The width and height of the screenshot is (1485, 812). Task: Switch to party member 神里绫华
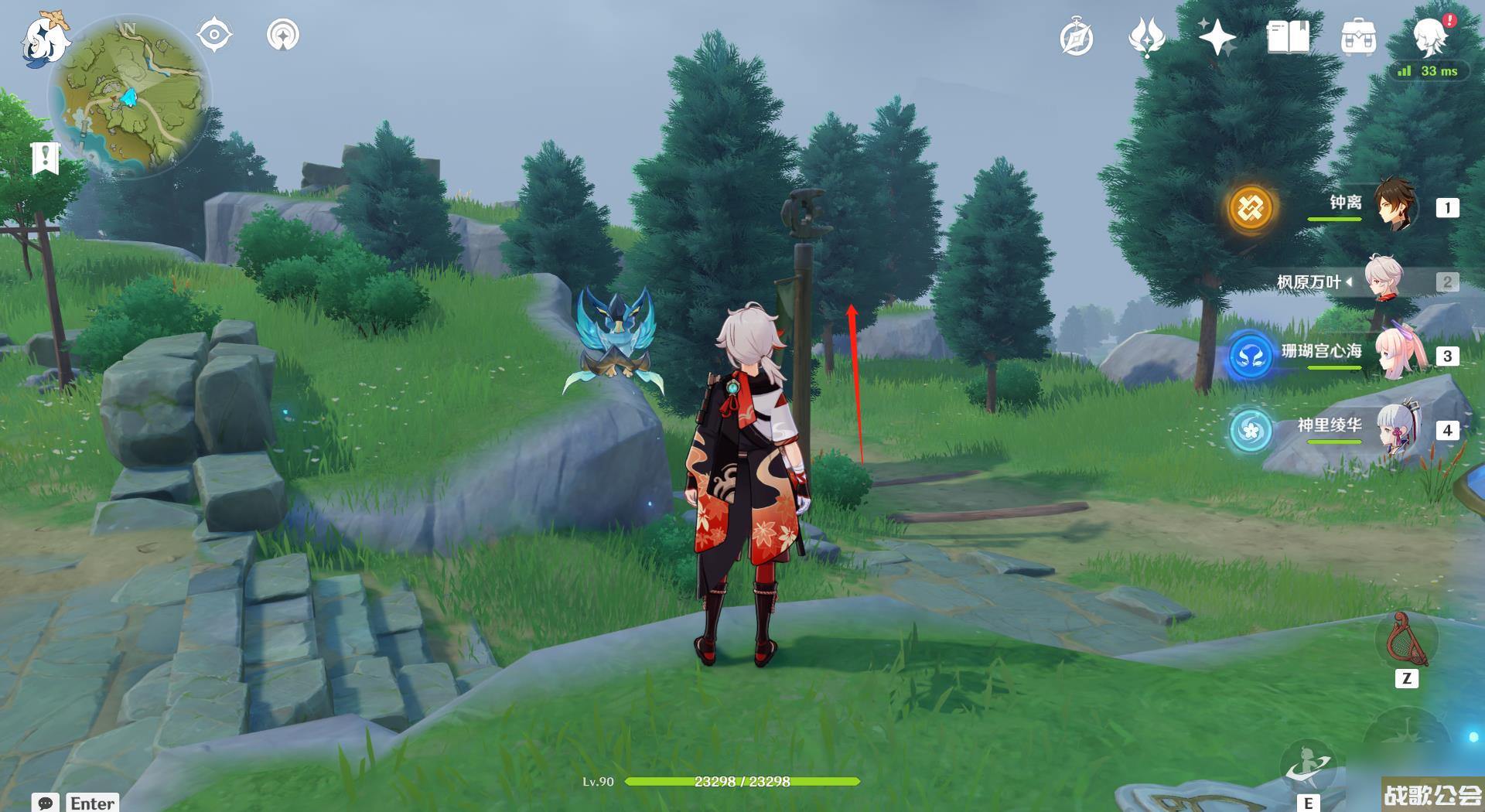pos(1395,430)
